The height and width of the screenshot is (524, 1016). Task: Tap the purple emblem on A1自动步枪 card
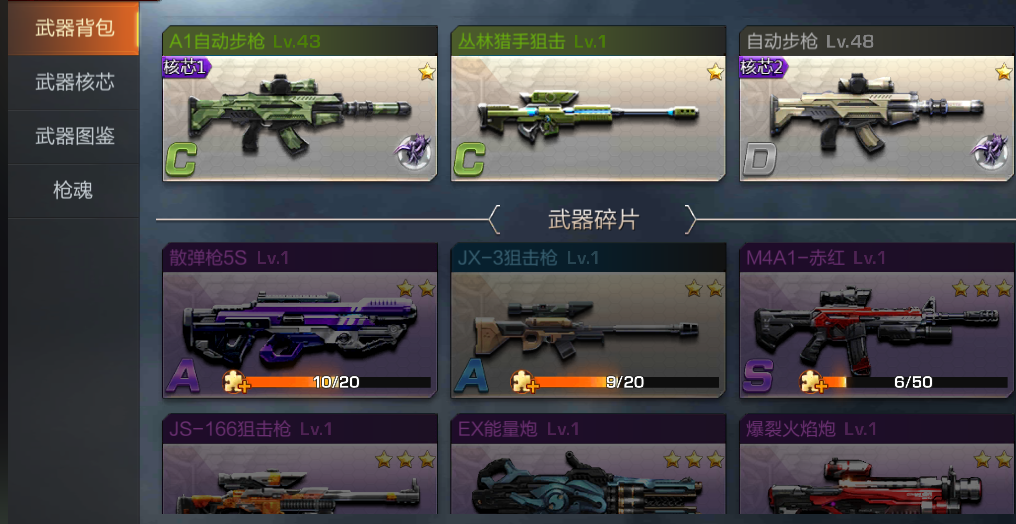click(411, 153)
